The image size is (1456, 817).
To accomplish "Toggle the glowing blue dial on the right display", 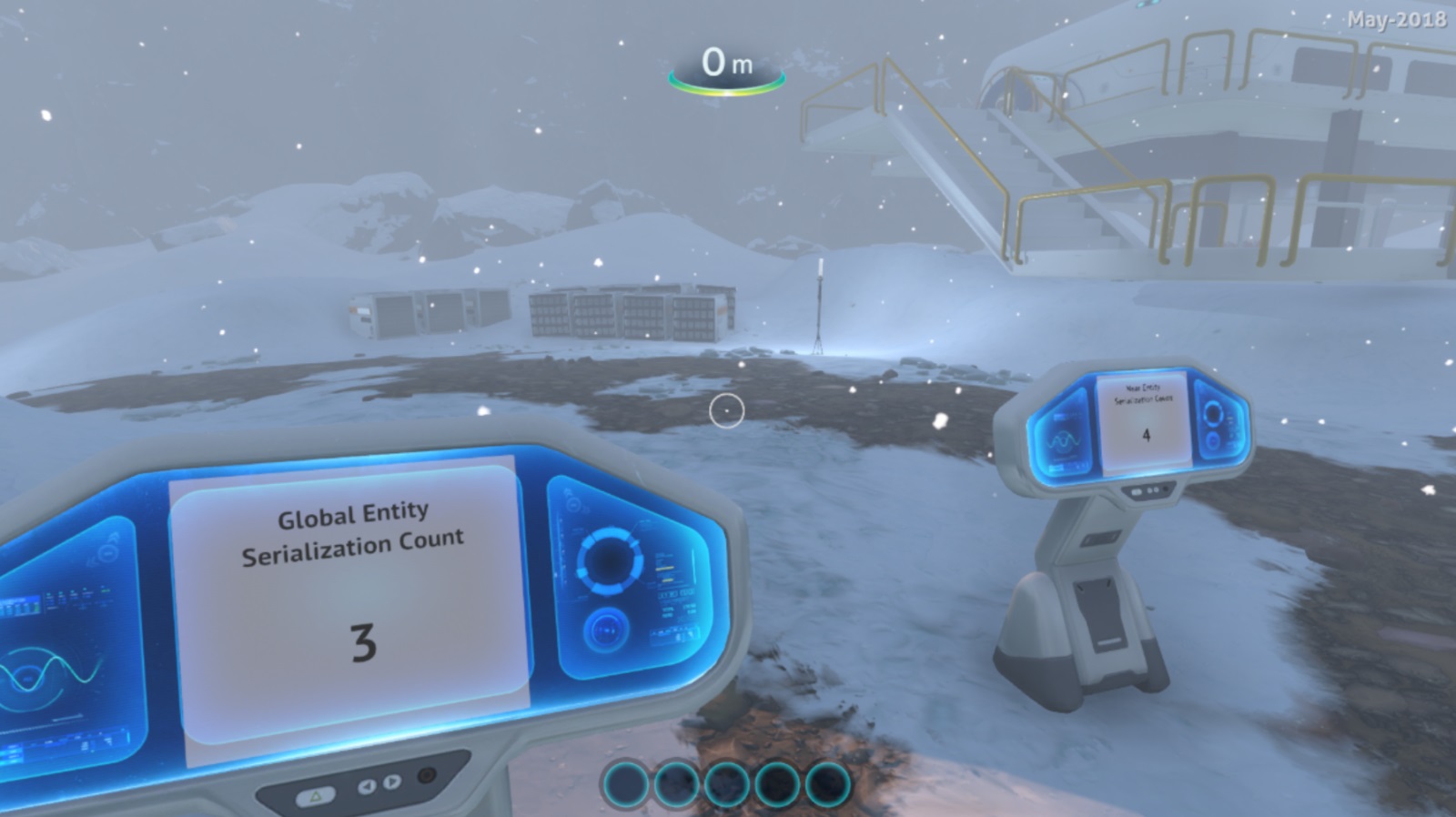I will coord(607,630).
